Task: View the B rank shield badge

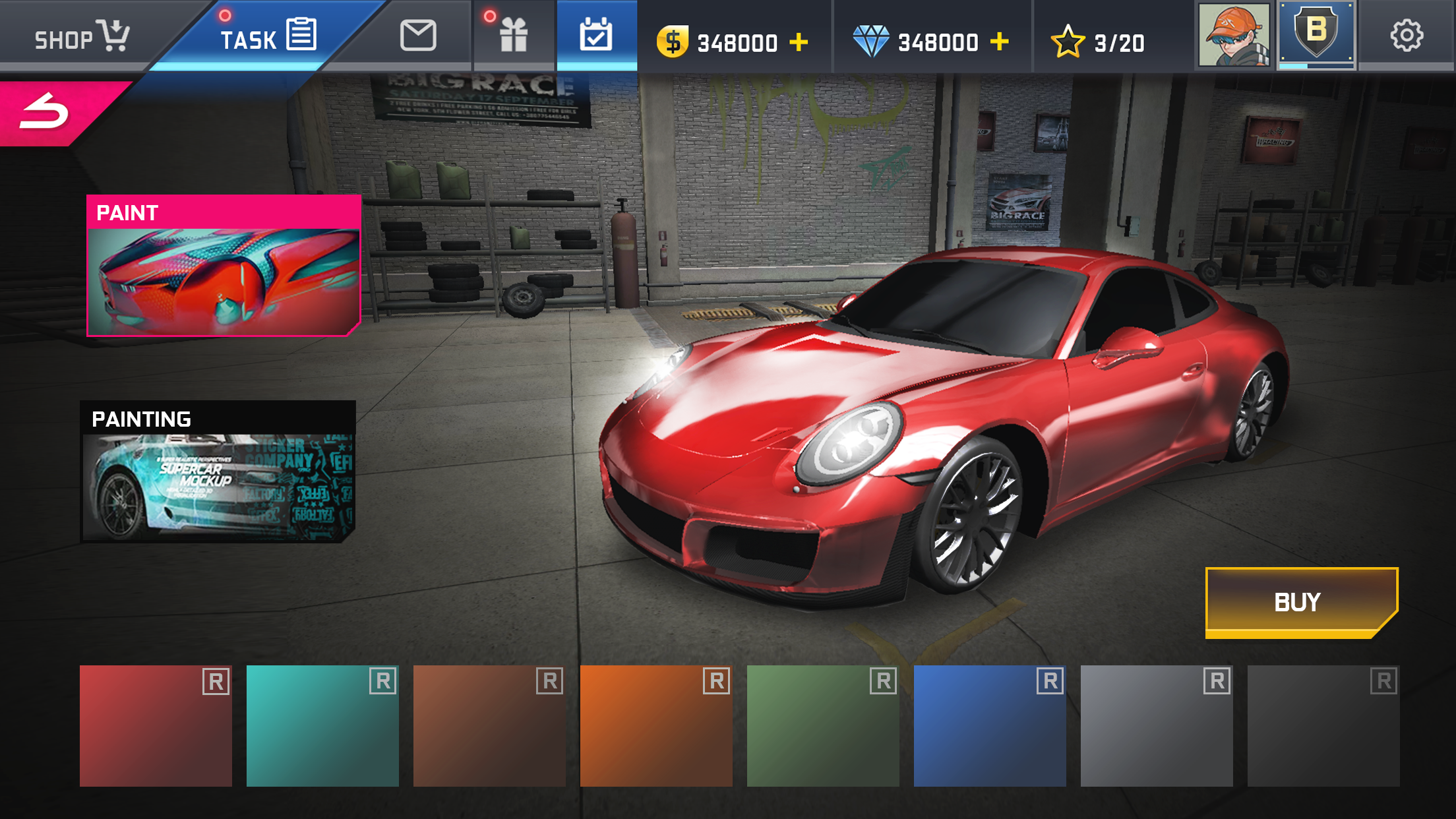Action: [1316, 34]
